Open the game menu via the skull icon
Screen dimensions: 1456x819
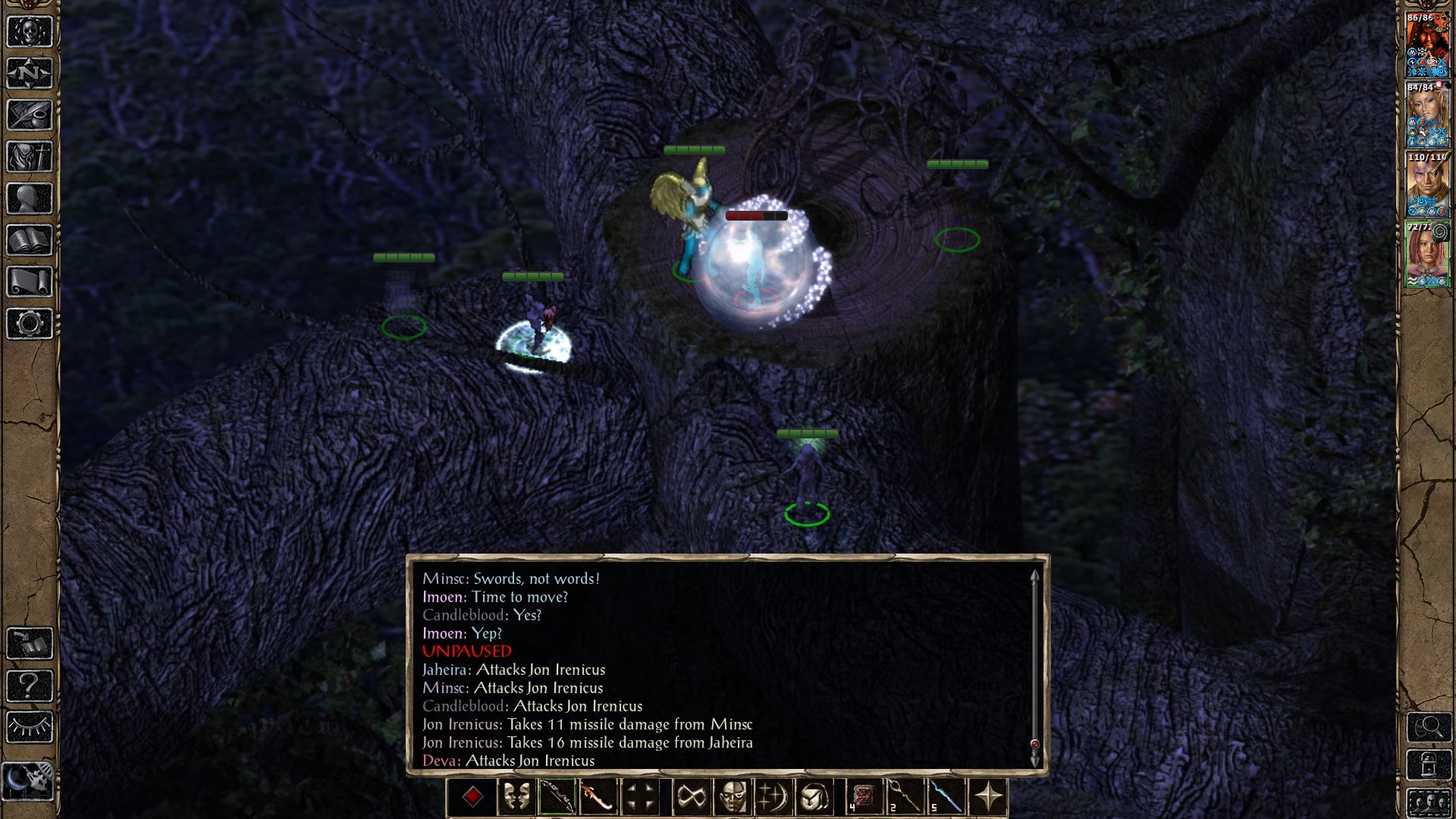point(30,32)
